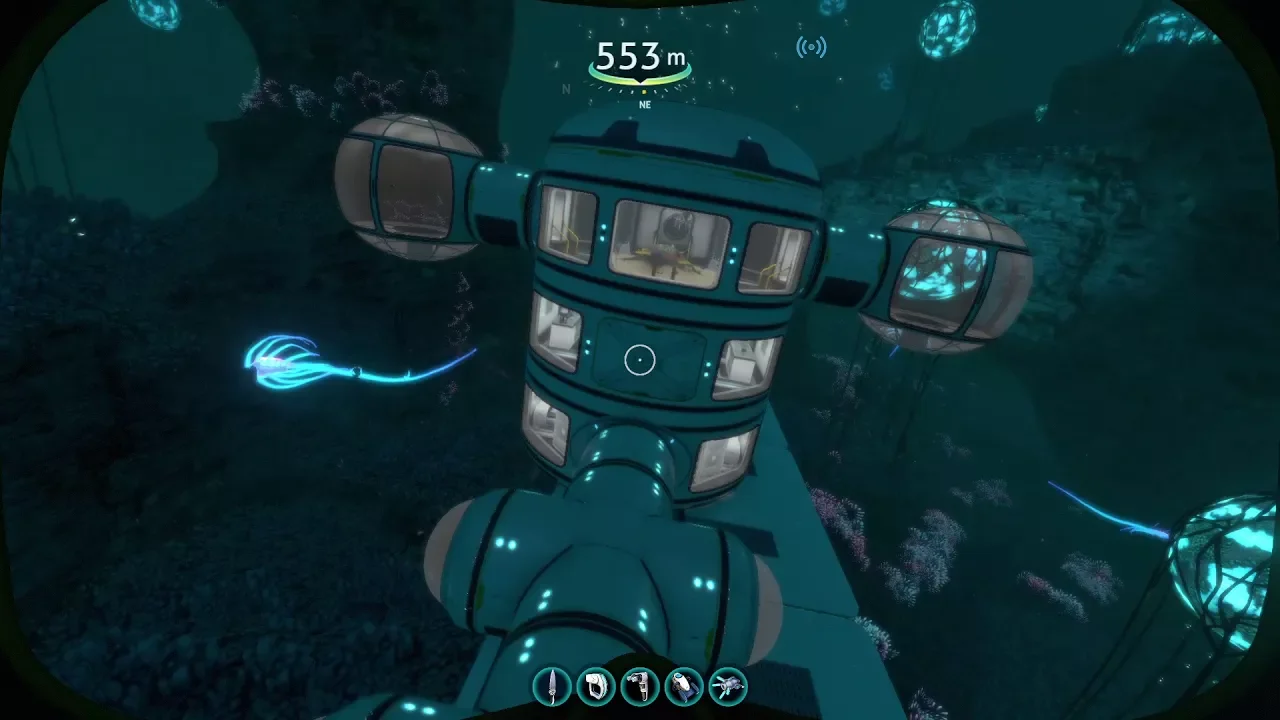Pick the last hotbar slot with the blue-finned device
This screenshot has height=720, width=1280.
(728, 686)
